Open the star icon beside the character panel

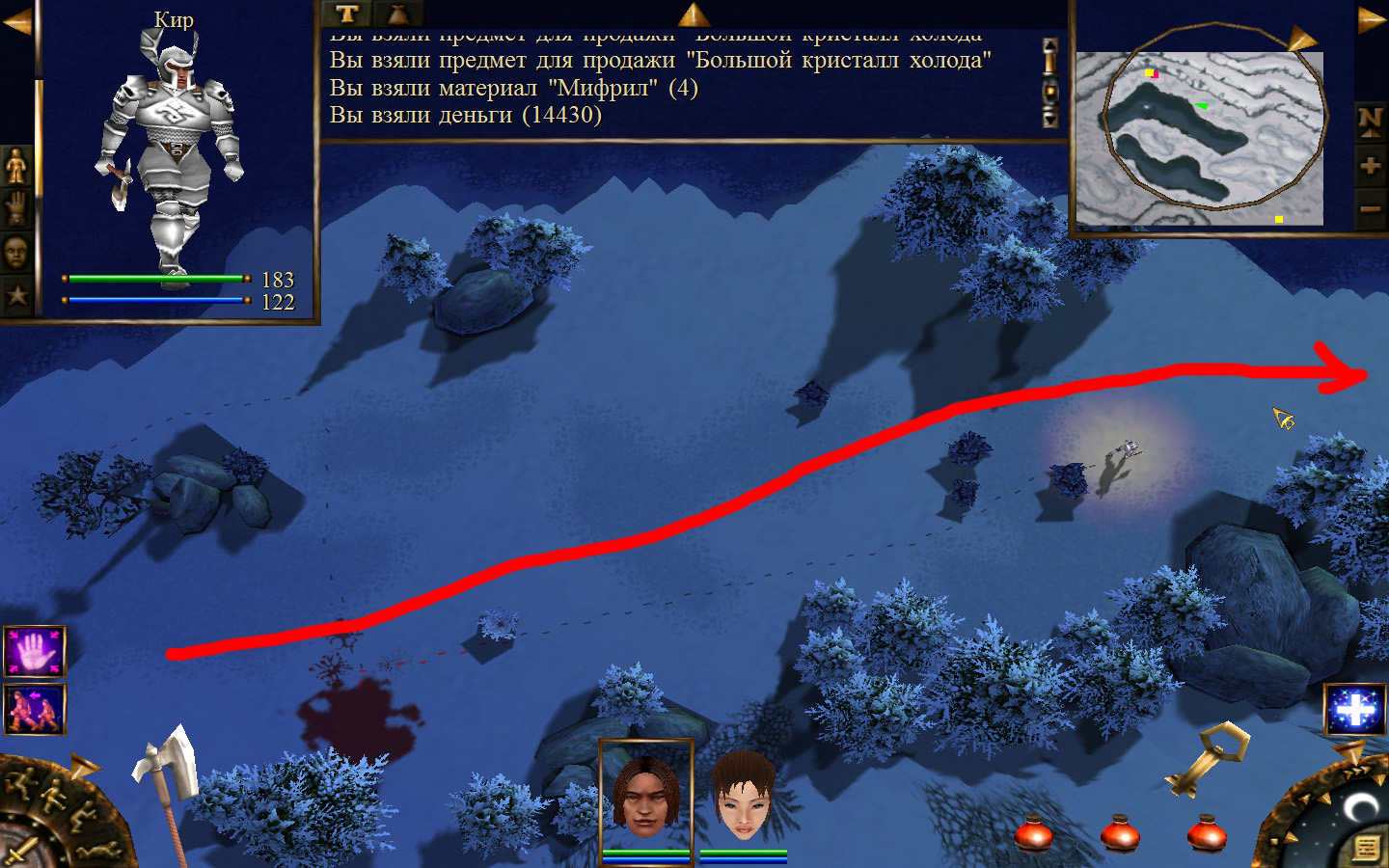pyautogui.click(x=16, y=294)
